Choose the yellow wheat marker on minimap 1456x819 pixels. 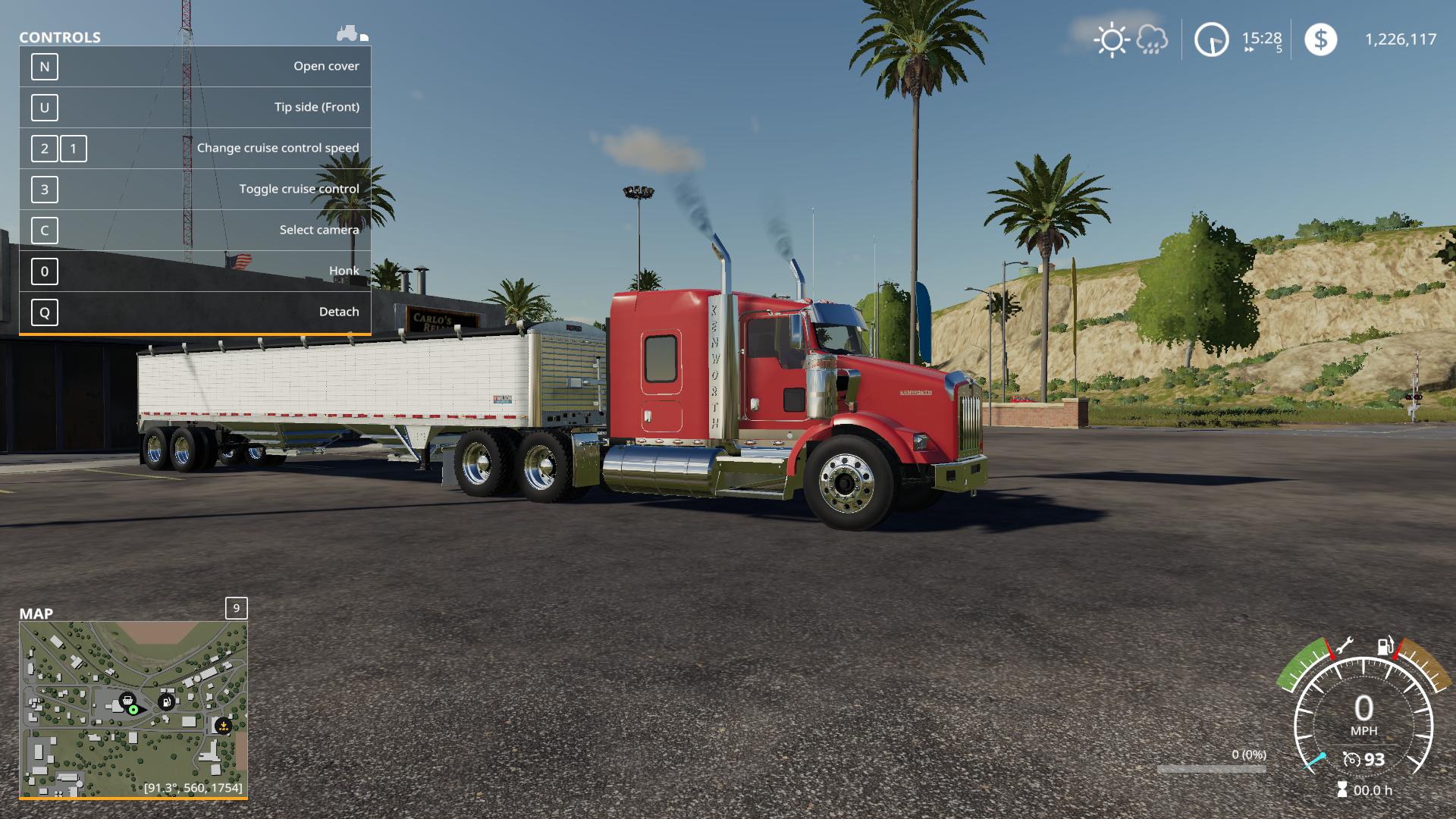(223, 726)
